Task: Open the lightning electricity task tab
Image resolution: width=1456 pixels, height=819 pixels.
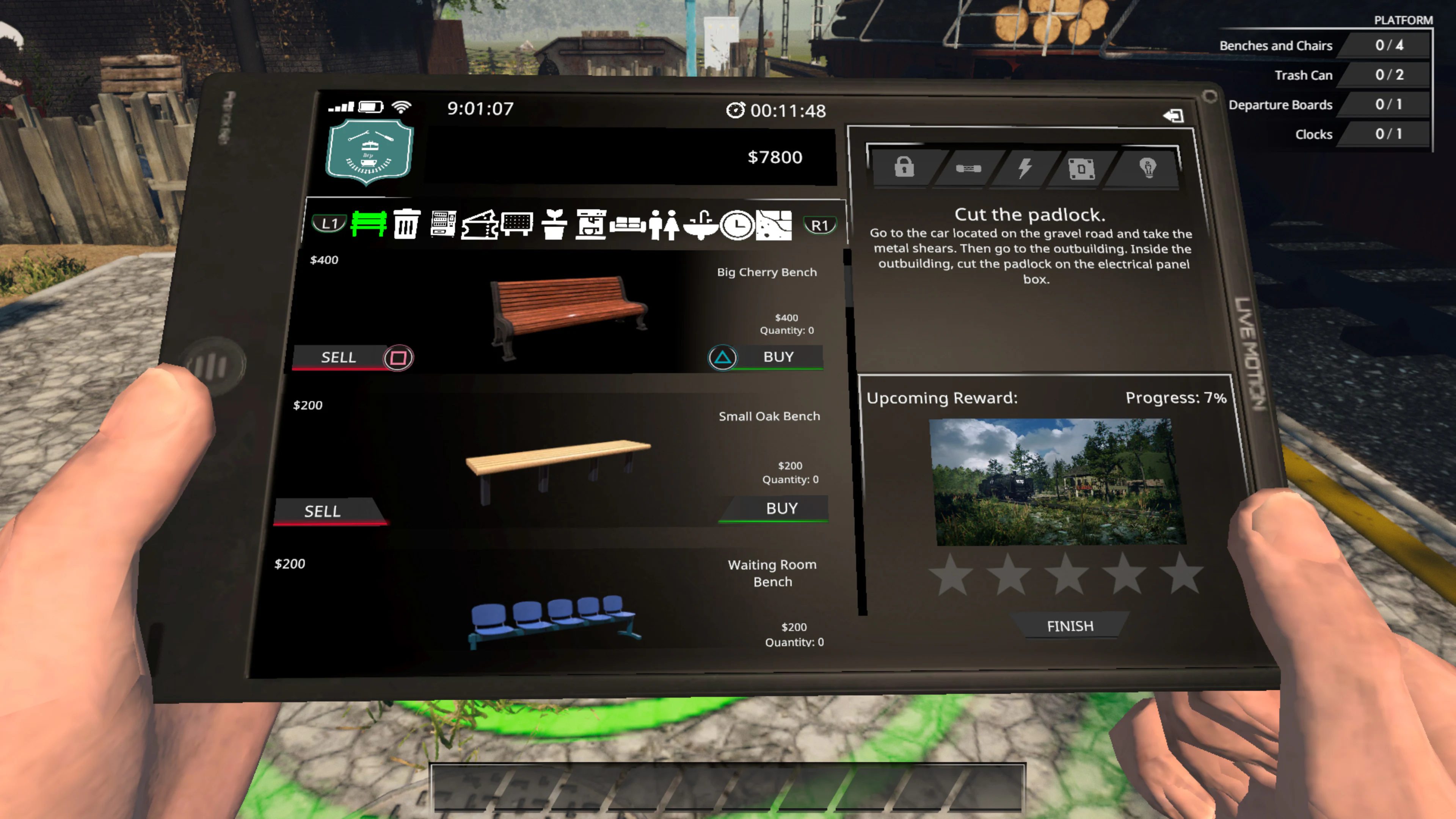Action: click(x=1024, y=168)
